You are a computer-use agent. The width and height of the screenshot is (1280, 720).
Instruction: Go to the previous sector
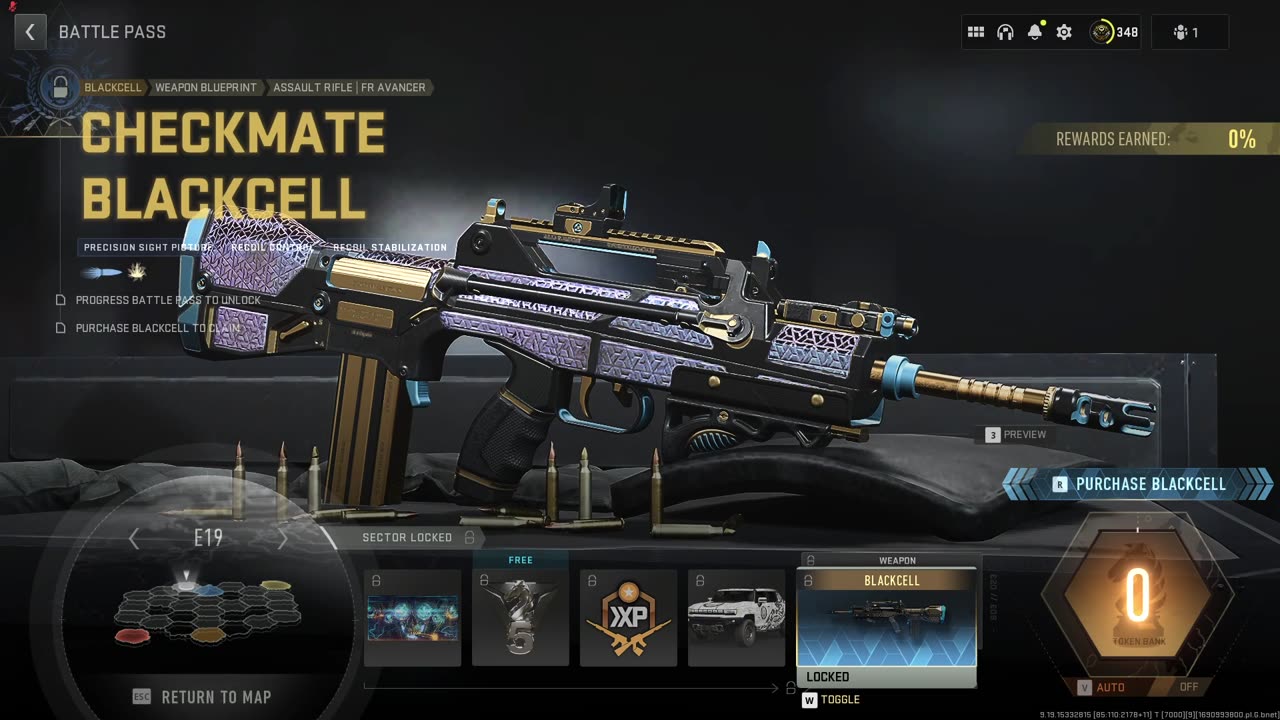click(134, 539)
